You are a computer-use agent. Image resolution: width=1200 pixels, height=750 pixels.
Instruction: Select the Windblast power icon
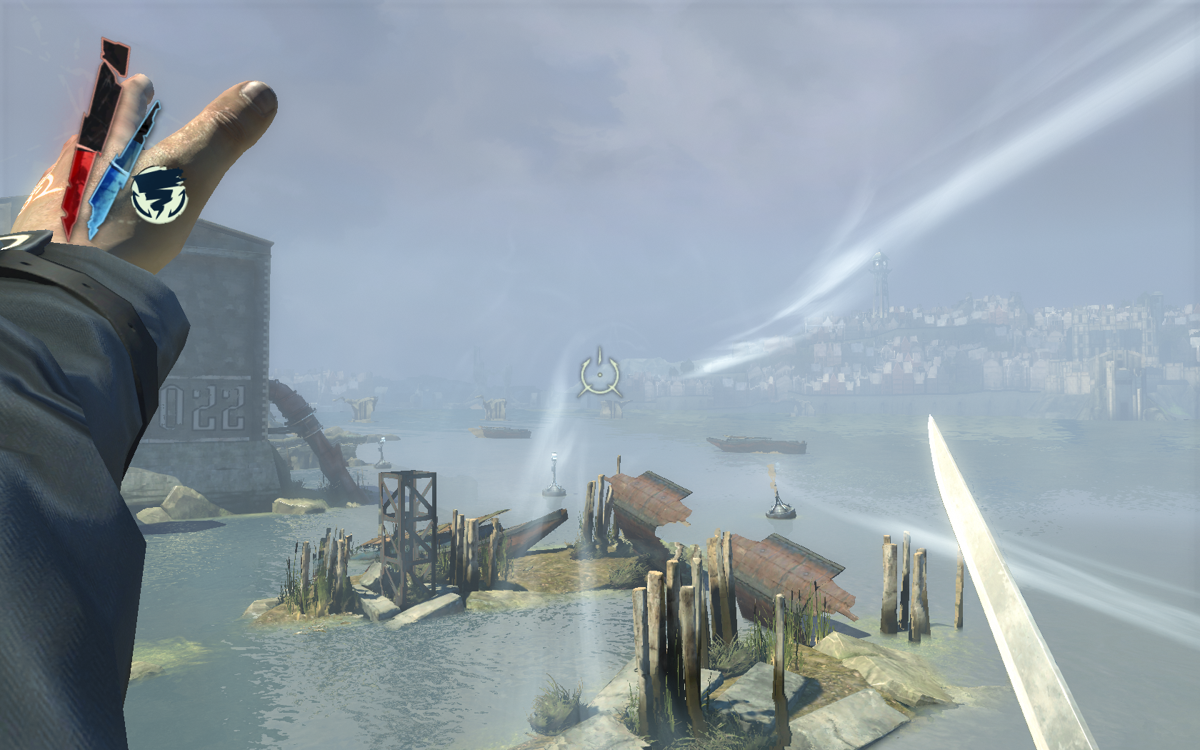point(159,194)
